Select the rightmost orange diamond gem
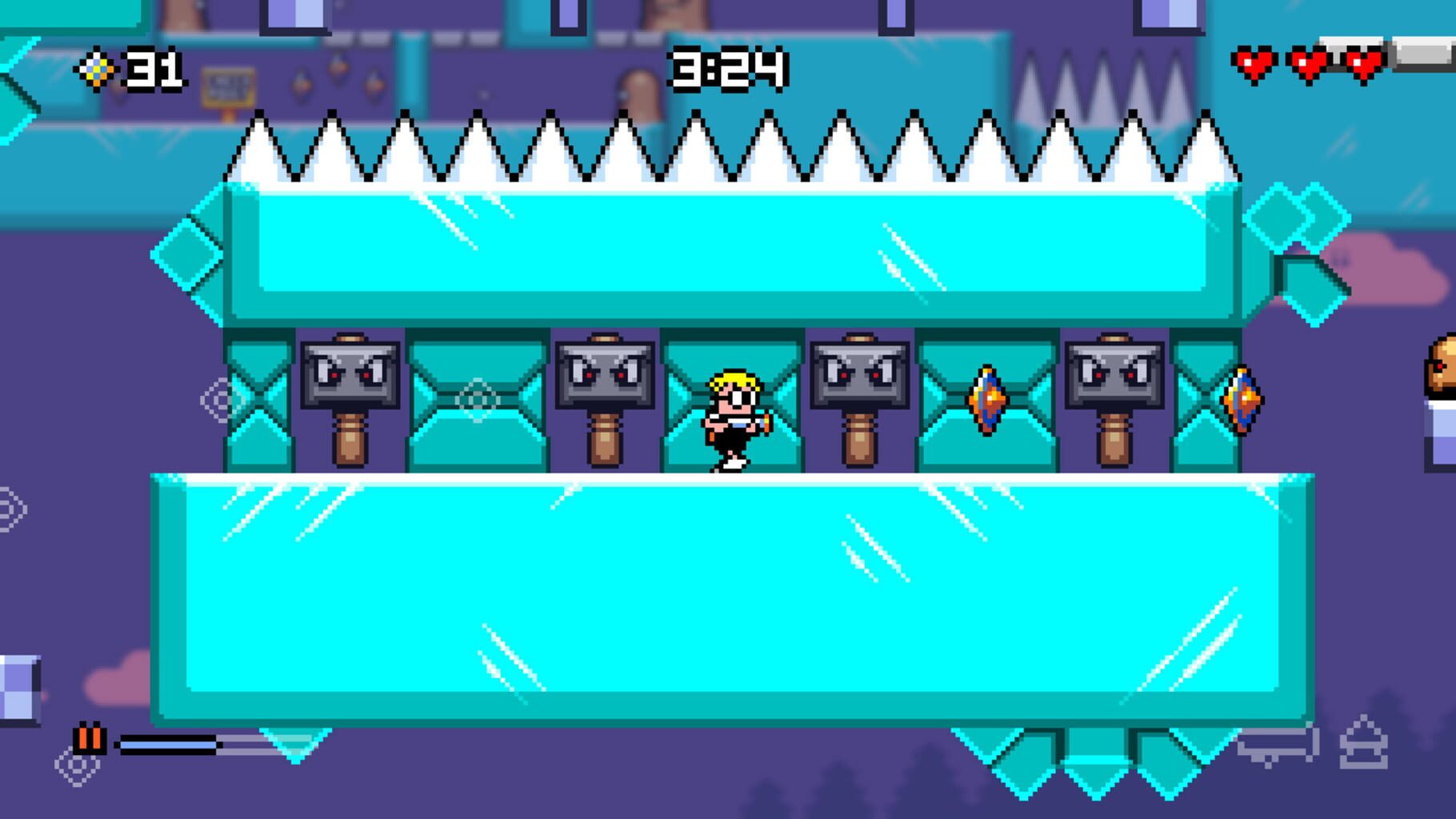This screenshot has width=1456, height=819. point(1241,400)
